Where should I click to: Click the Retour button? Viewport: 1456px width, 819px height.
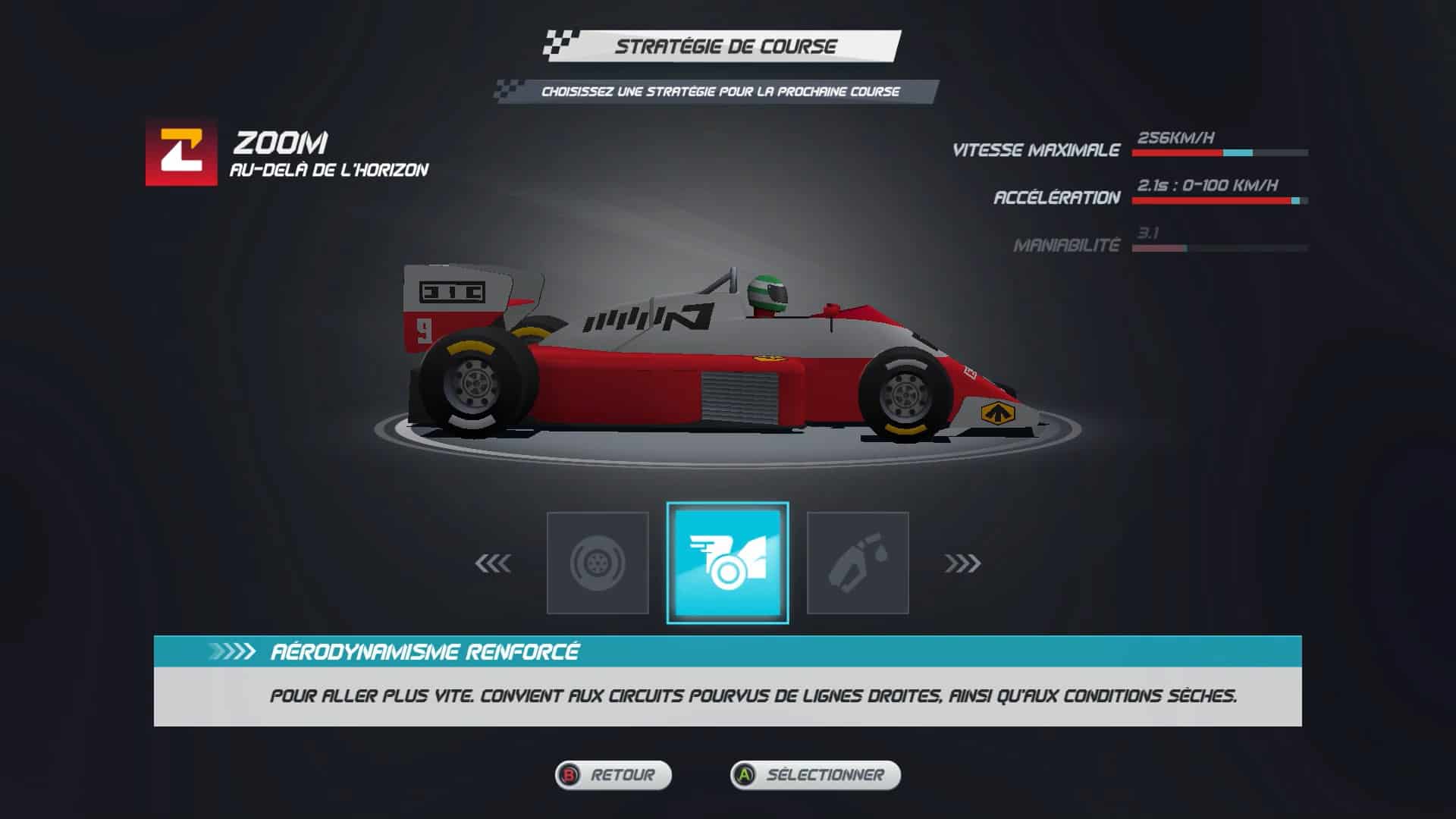(x=613, y=776)
